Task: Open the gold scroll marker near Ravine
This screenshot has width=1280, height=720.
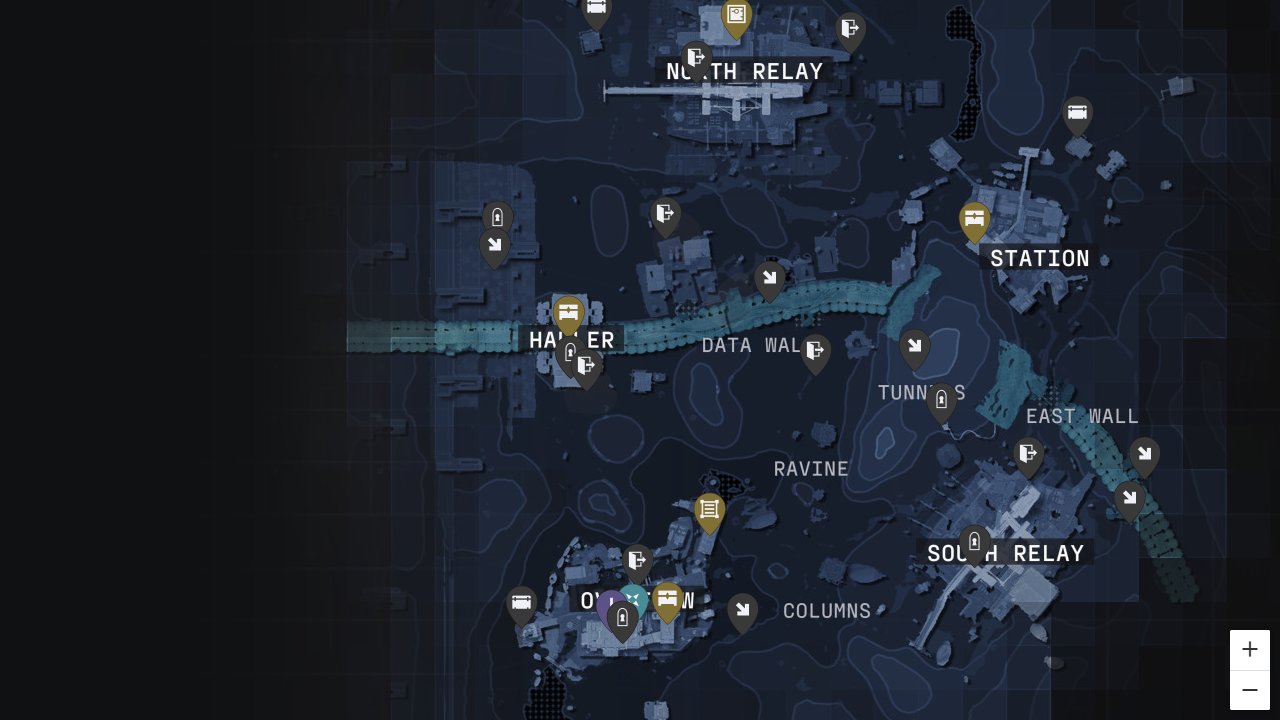Action: [x=710, y=509]
